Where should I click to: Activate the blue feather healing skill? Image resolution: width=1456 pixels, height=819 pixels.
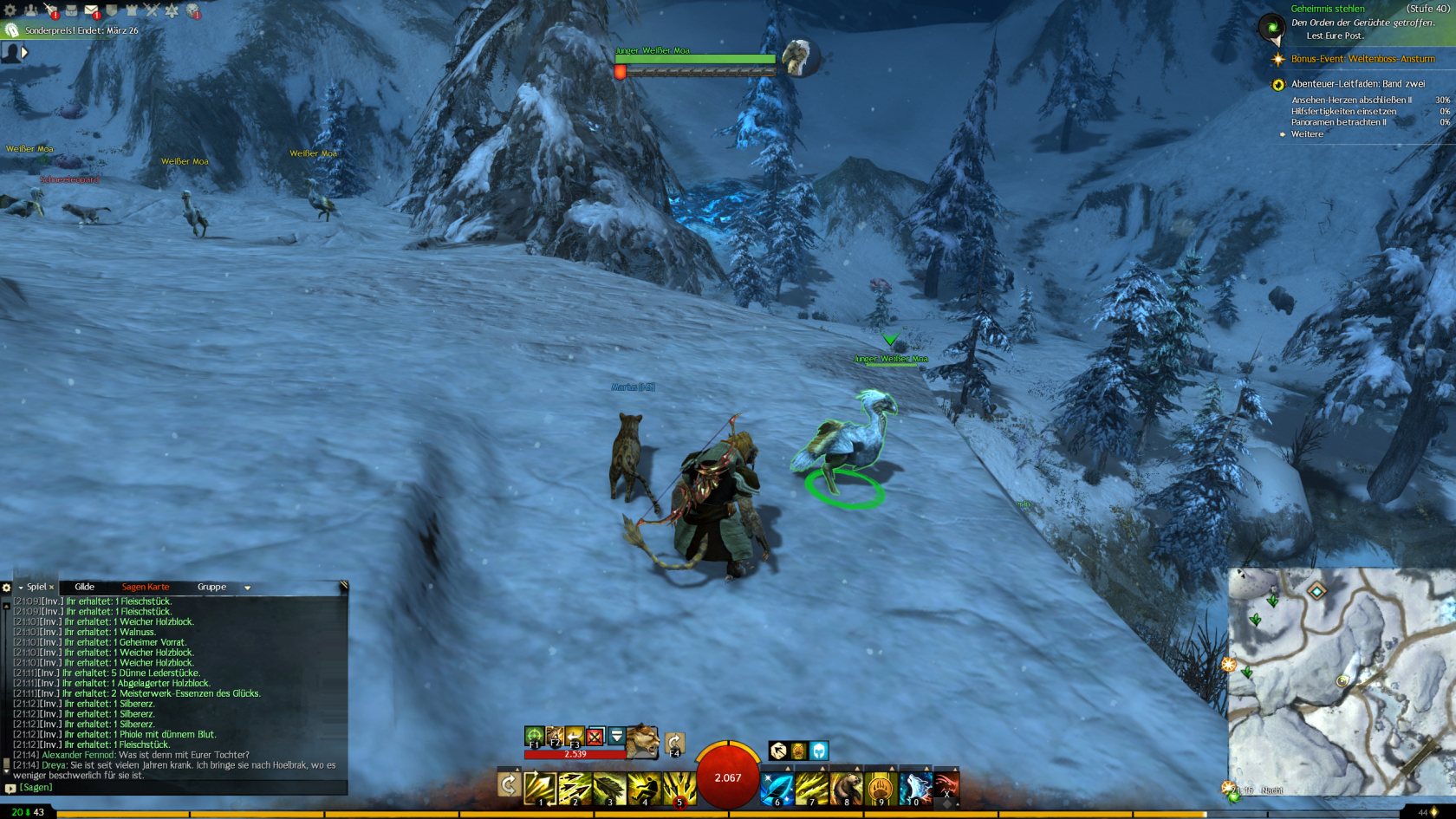coord(777,789)
